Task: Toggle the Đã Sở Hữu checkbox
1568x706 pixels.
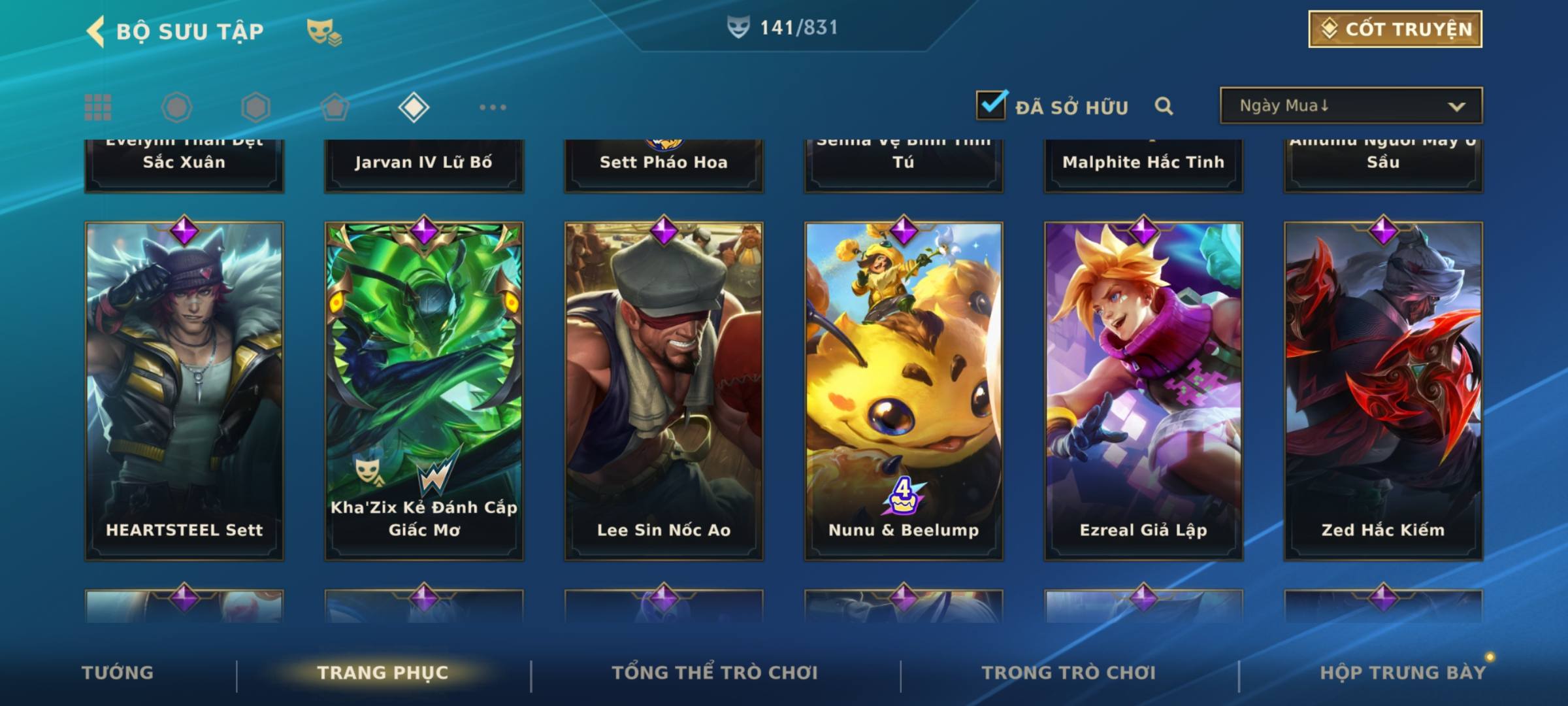Action: pos(991,105)
